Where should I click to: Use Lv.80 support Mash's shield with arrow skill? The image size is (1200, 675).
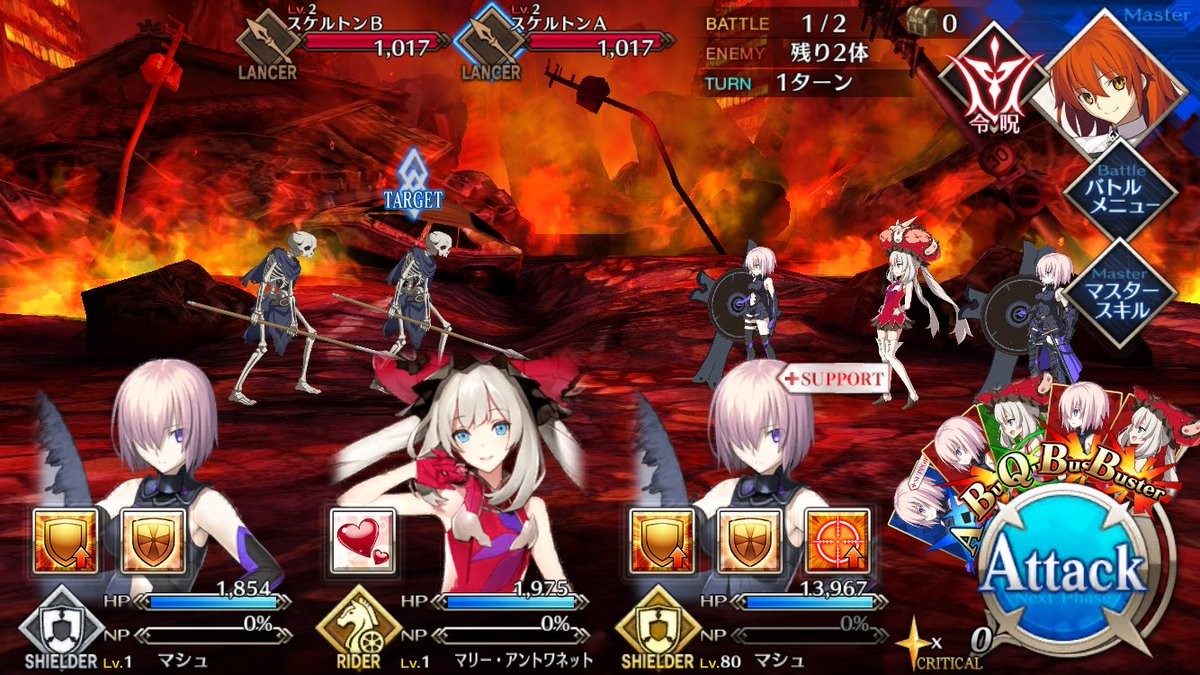point(662,540)
